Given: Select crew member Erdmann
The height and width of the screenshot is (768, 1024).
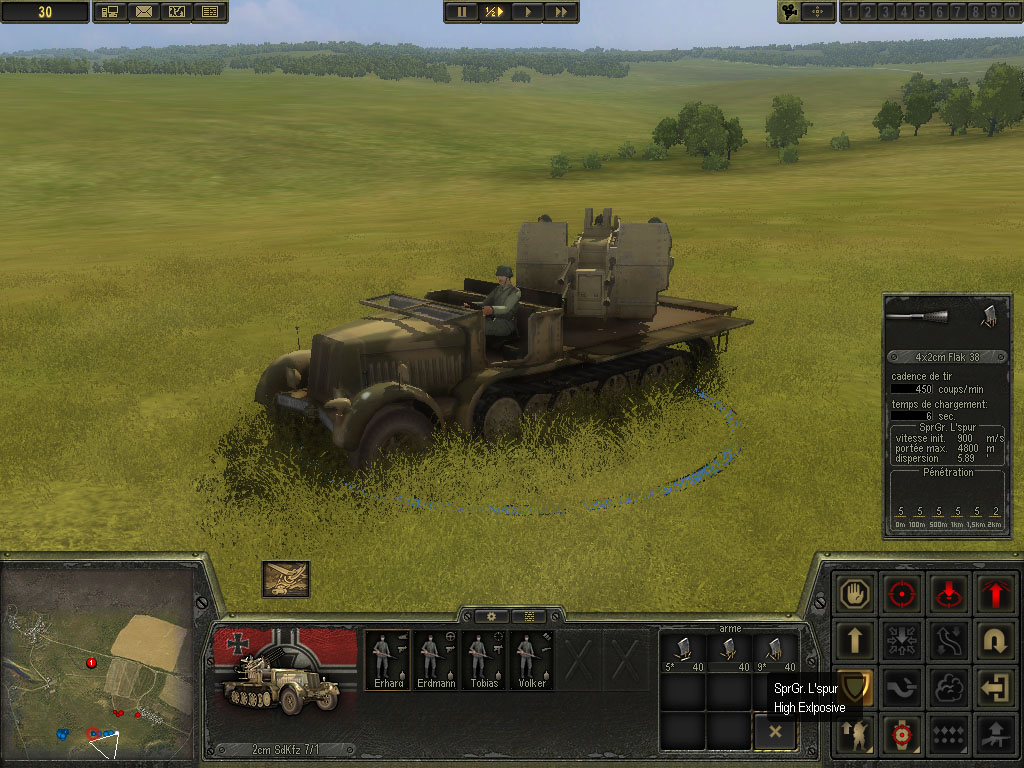Looking at the screenshot, I should click(x=435, y=661).
